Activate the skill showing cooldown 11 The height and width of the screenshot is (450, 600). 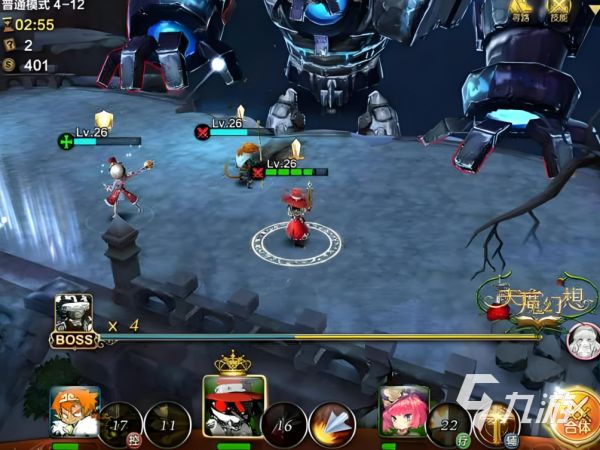(x=167, y=424)
